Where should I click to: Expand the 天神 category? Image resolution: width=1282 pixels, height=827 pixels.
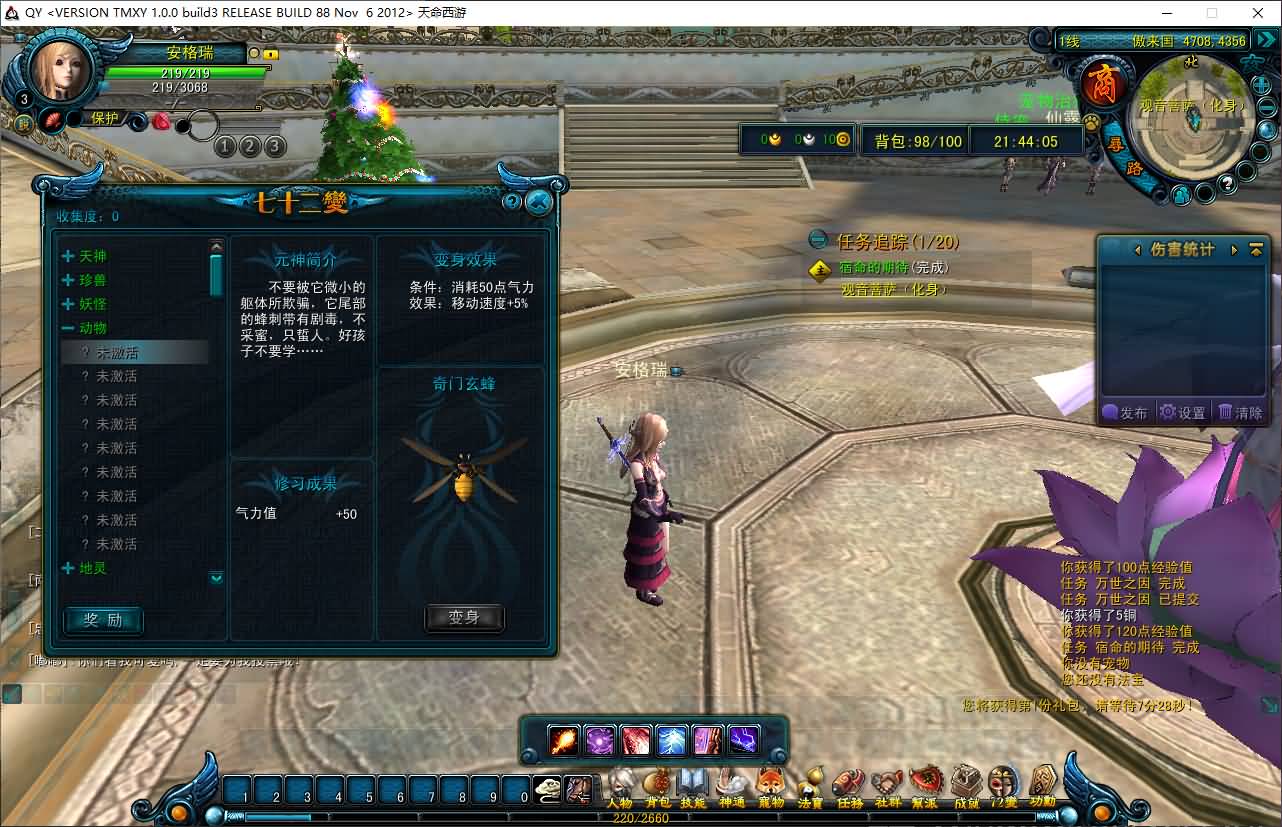(x=68, y=256)
